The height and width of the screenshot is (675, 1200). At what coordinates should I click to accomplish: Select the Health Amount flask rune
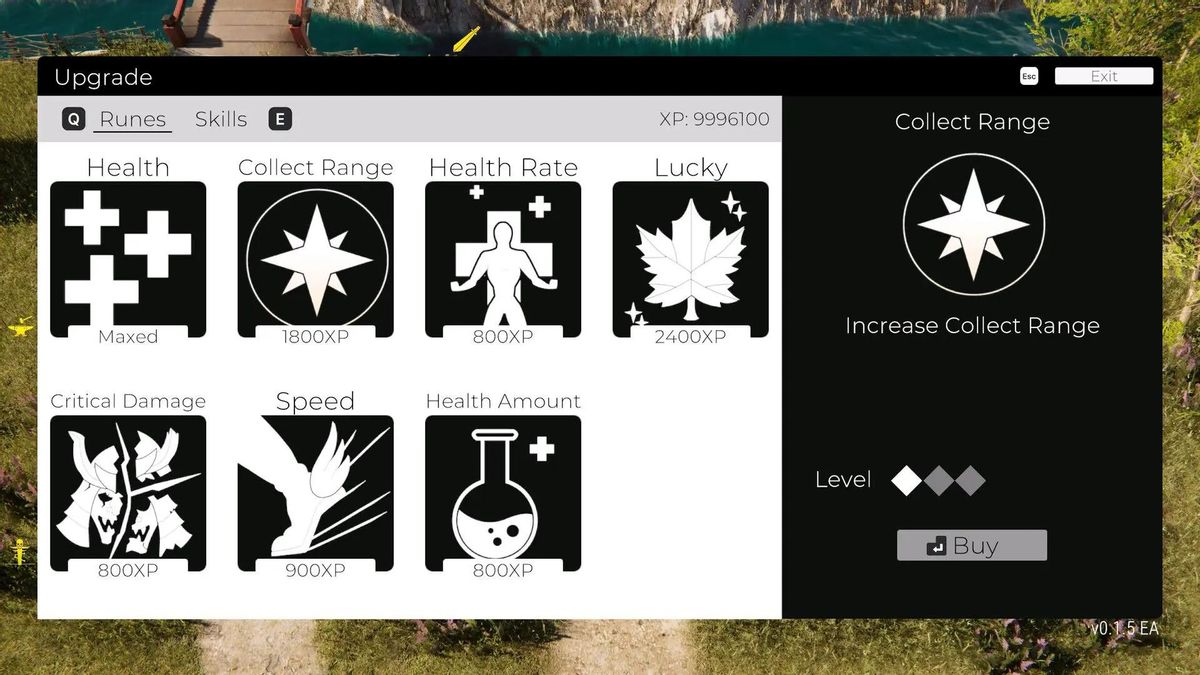[x=503, y=493]
